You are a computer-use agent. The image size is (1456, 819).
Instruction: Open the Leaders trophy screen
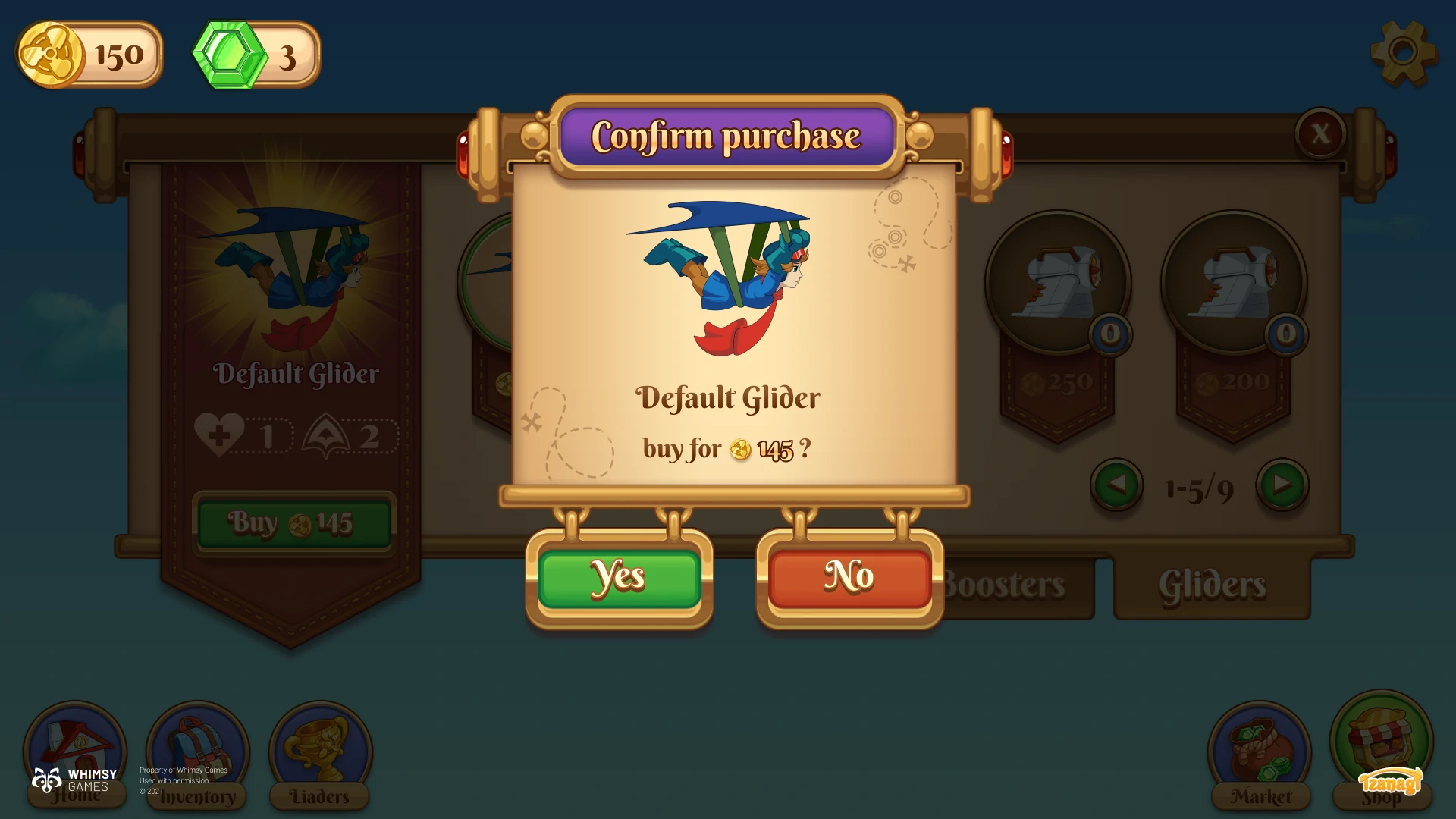tap(320, 752)
